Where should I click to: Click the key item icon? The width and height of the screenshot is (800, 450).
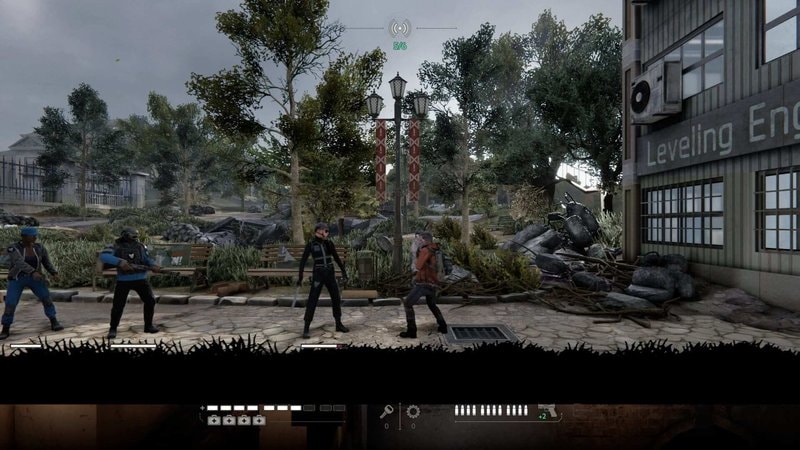tap(387, 411)
